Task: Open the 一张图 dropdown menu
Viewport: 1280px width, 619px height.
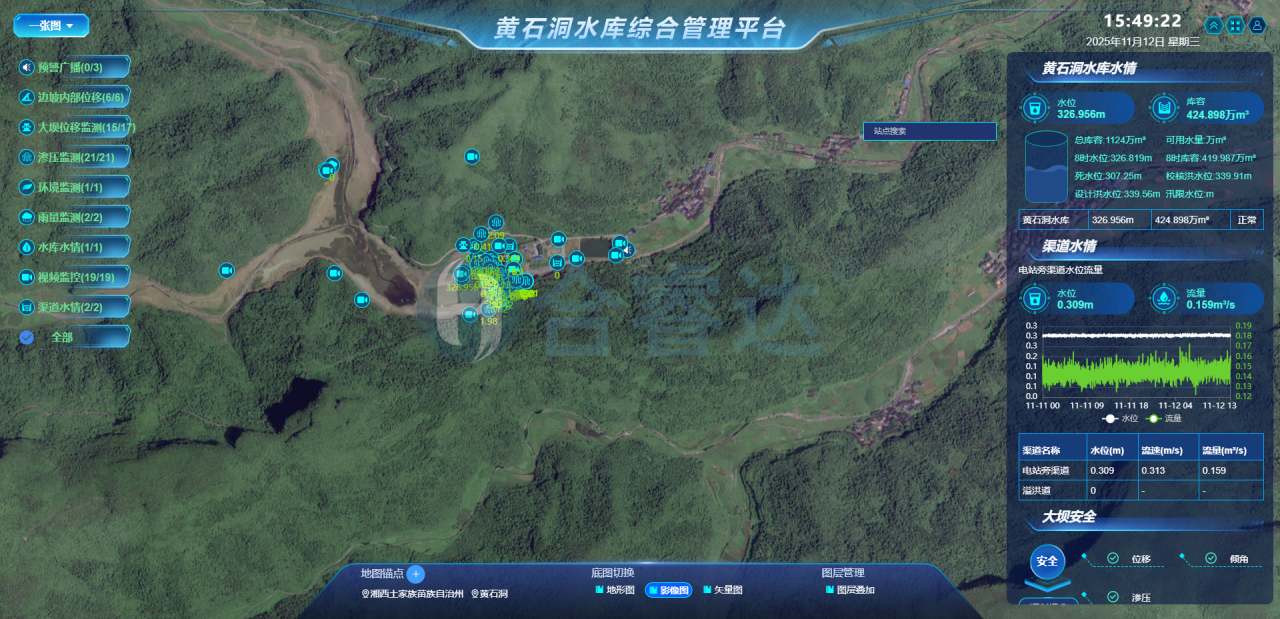Action: tap(51, 25)
